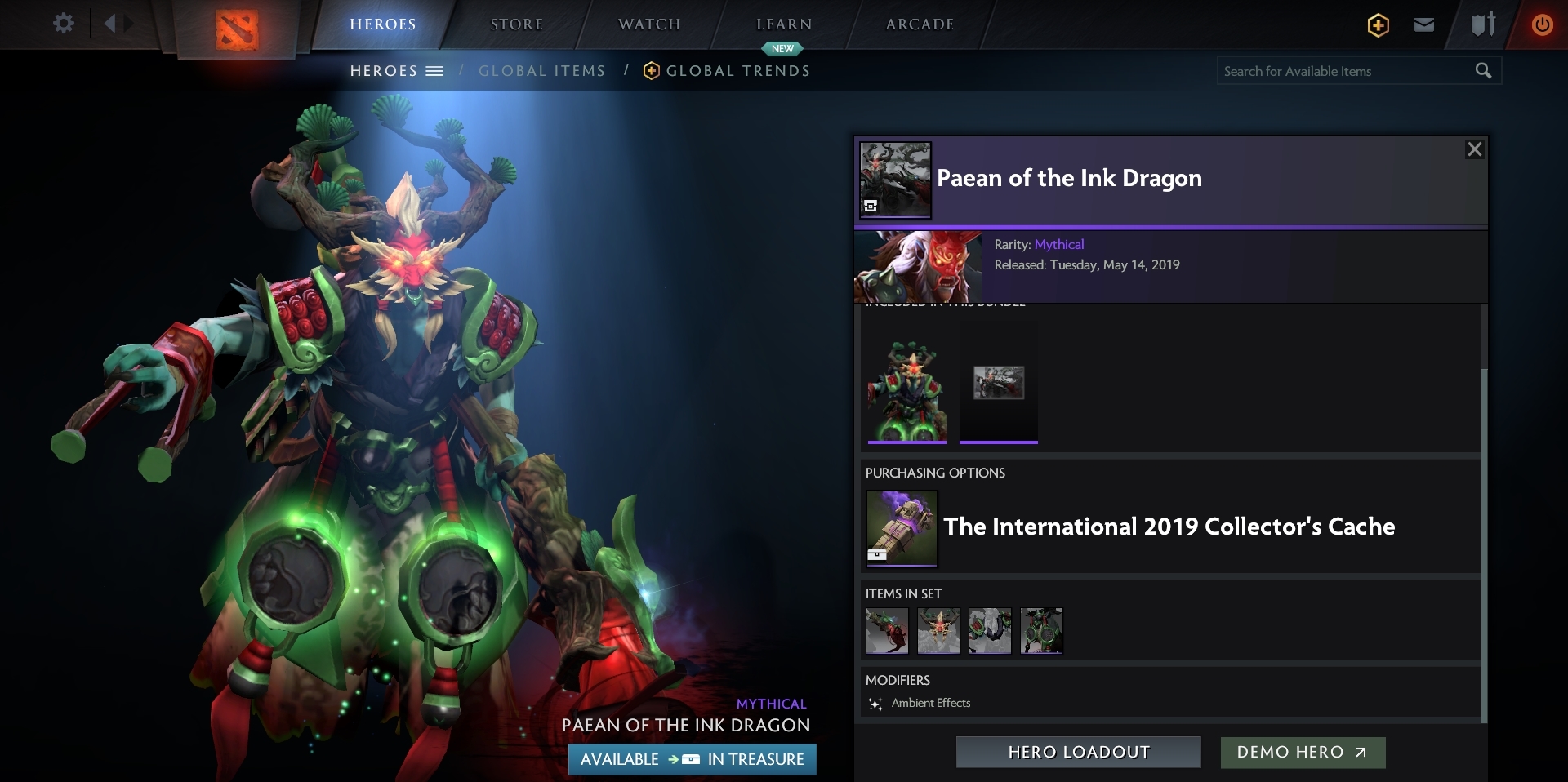Viewport: 1568px width, 782px height.
Task: Click the power button to quit
Action: (x=1543, y=24)
